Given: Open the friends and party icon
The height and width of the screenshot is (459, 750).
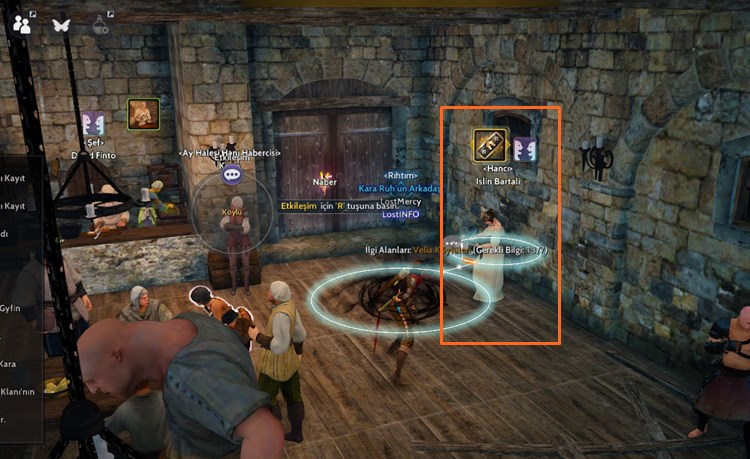Looking at the screenshot, I should point(20,23).
